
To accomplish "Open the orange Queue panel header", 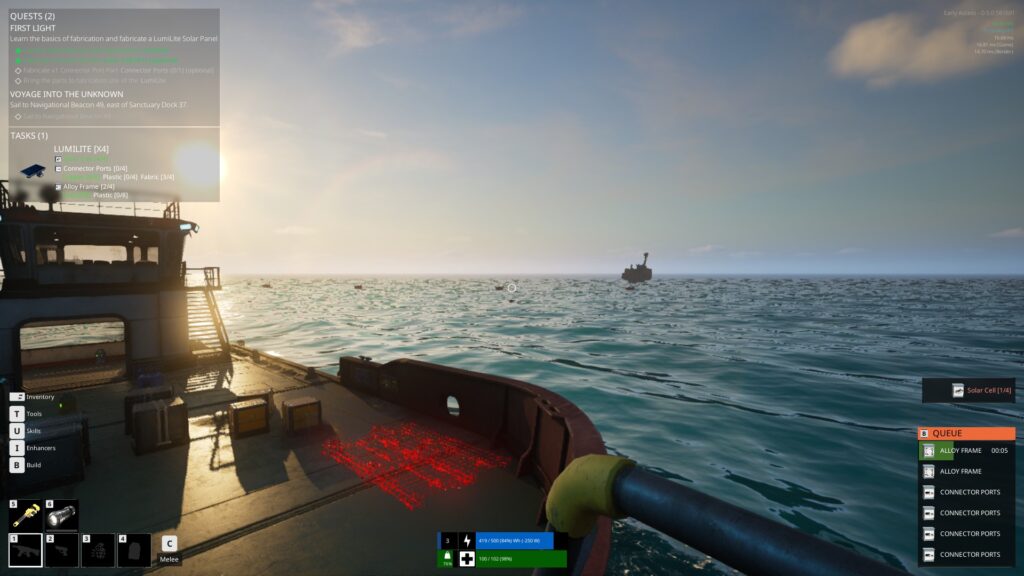I will (x=966, y=434).
